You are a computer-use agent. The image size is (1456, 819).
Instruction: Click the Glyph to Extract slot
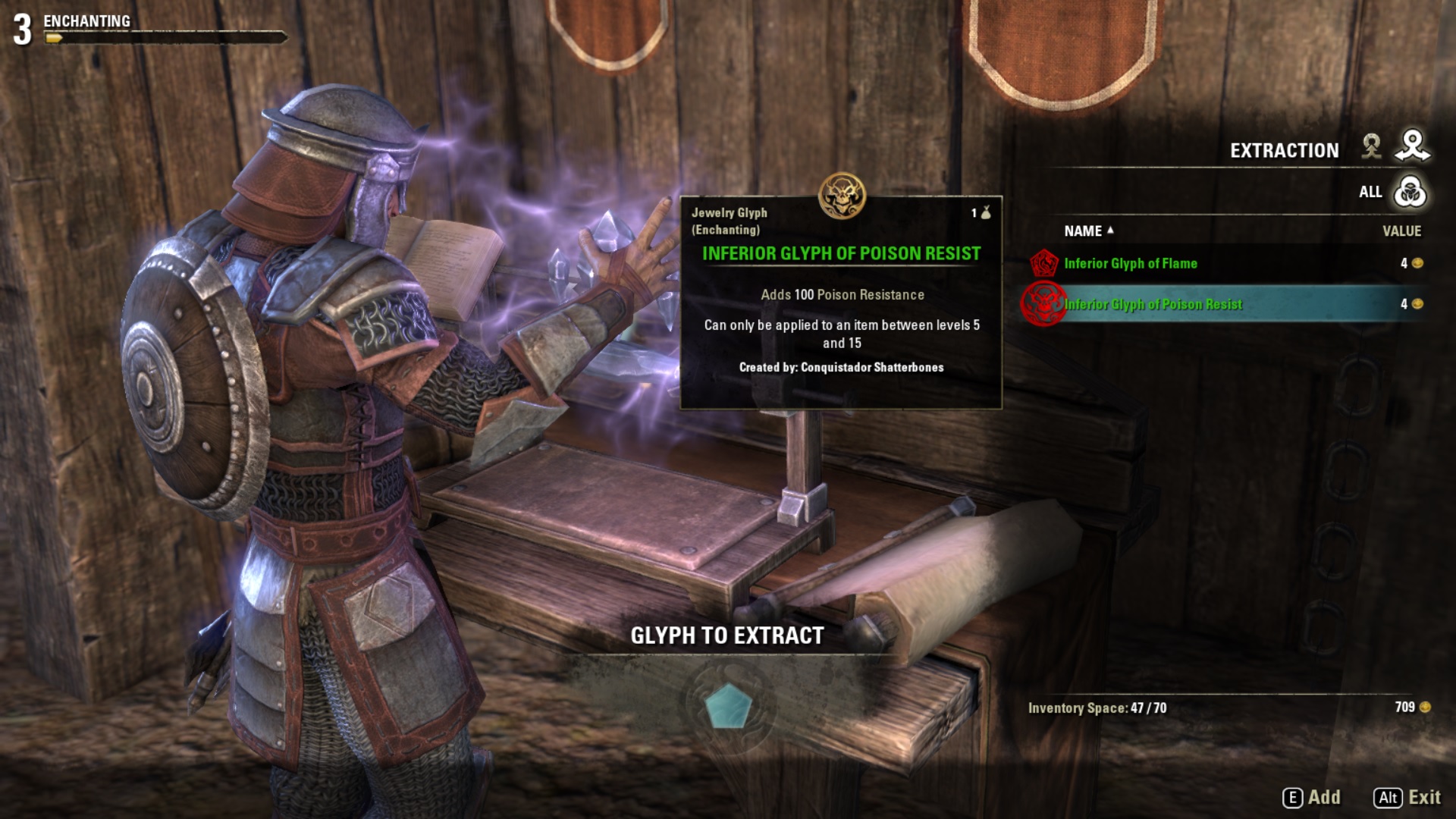click(x=728, y=706)
